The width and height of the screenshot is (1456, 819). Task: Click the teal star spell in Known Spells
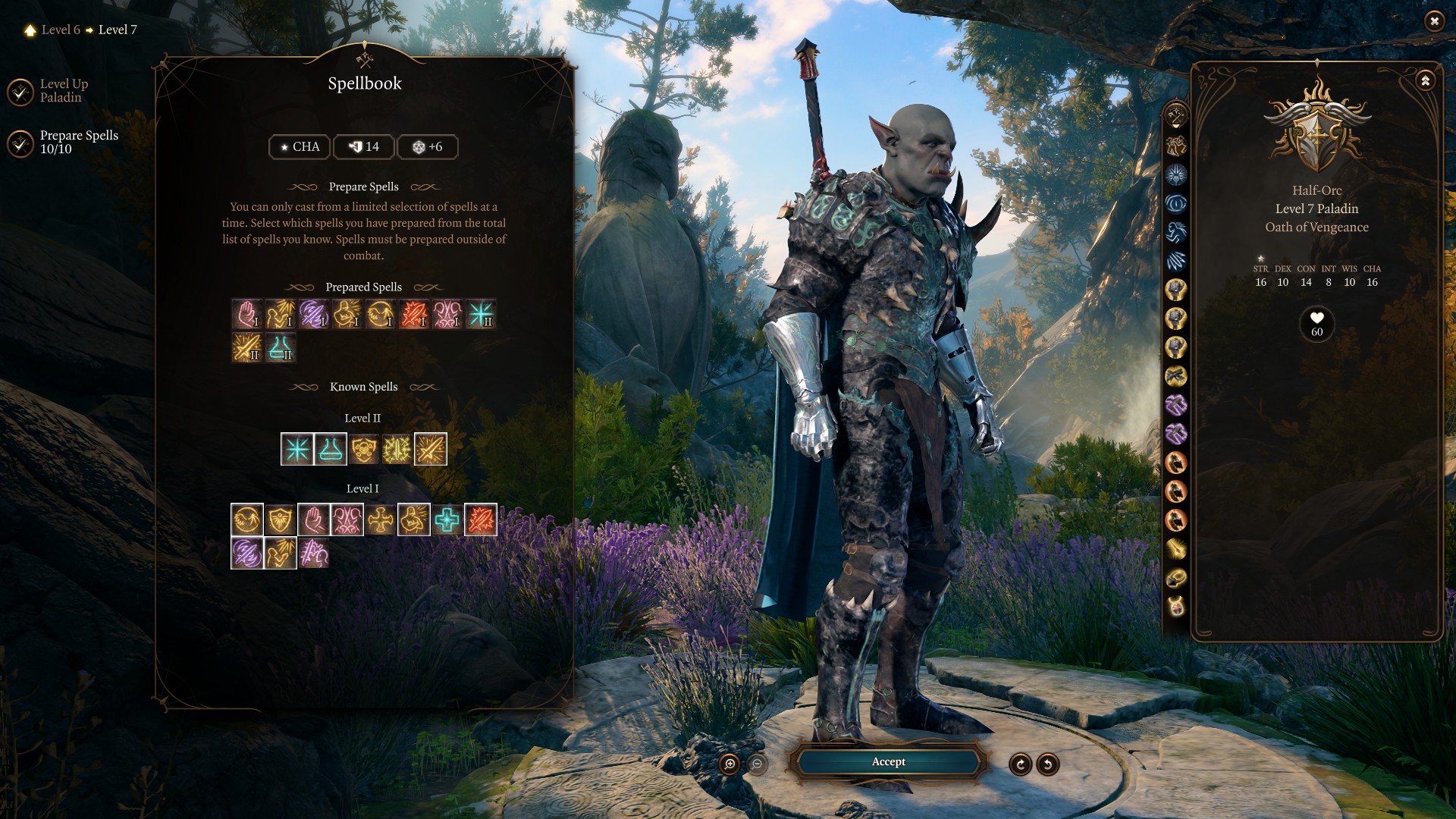click(297, 450)
